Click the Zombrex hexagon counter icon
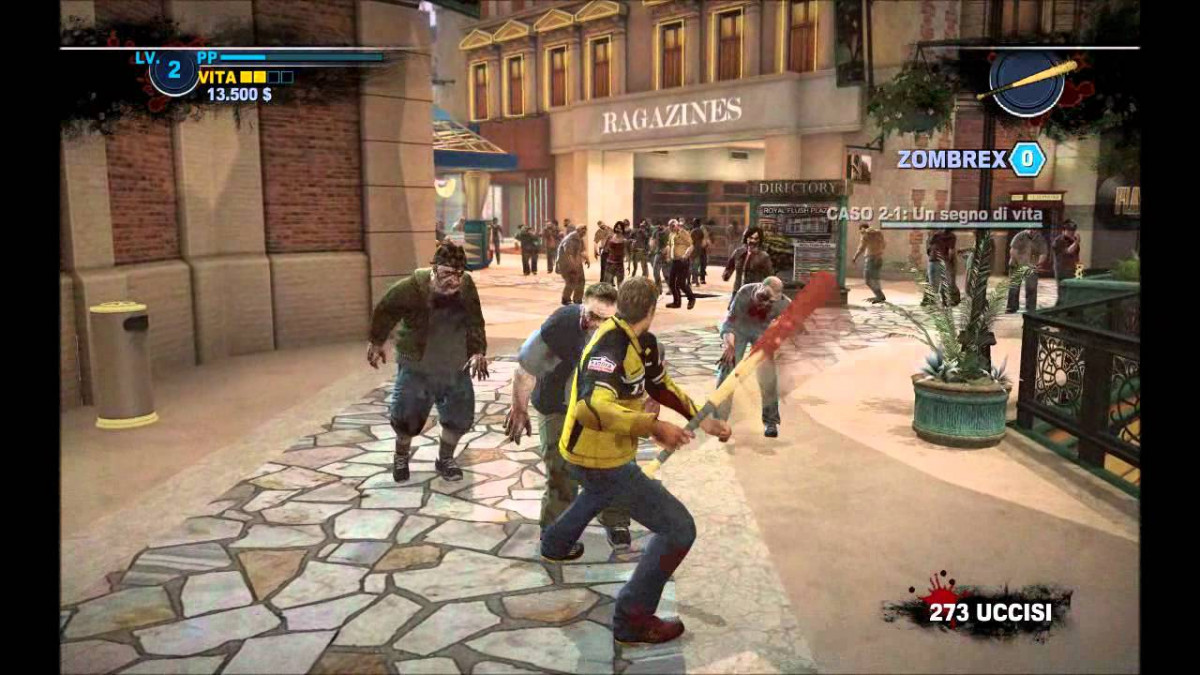This screenshot has width=1200, height=675. click(1026, 159)
